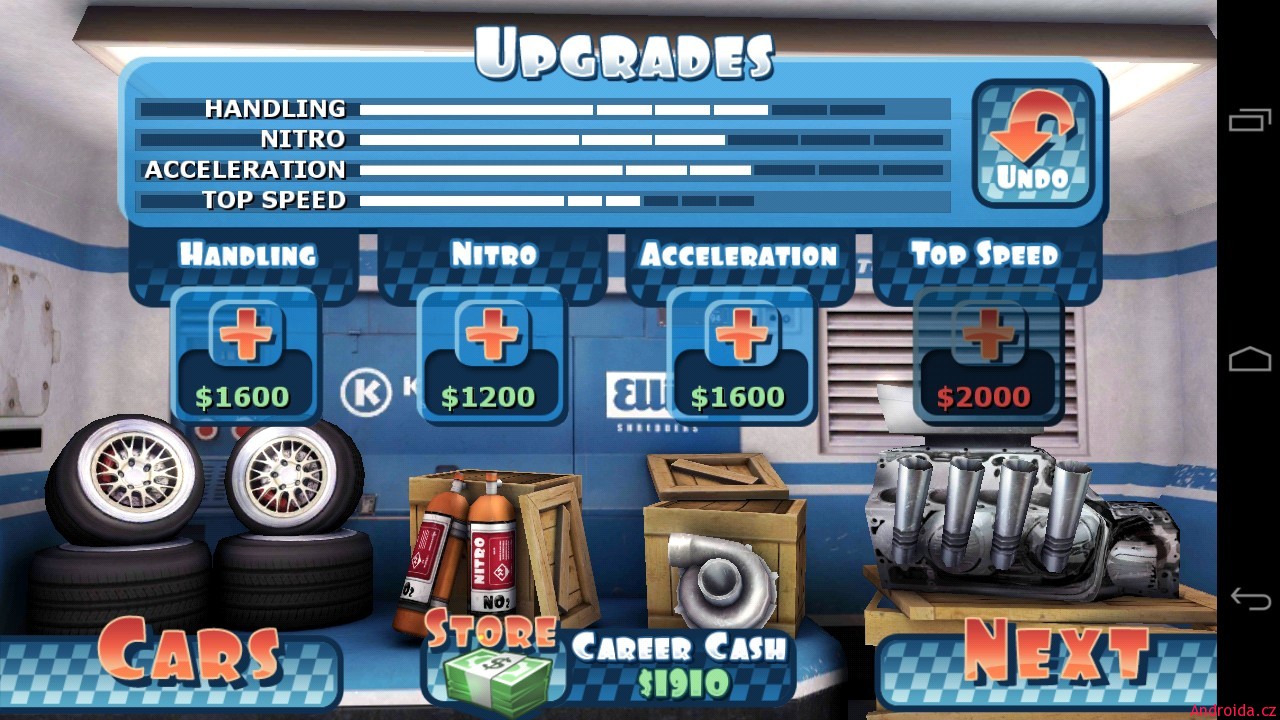Open the Store for career cash
Screen dimensions: 1280x720
pyautogui.click(x=492, y=660)
